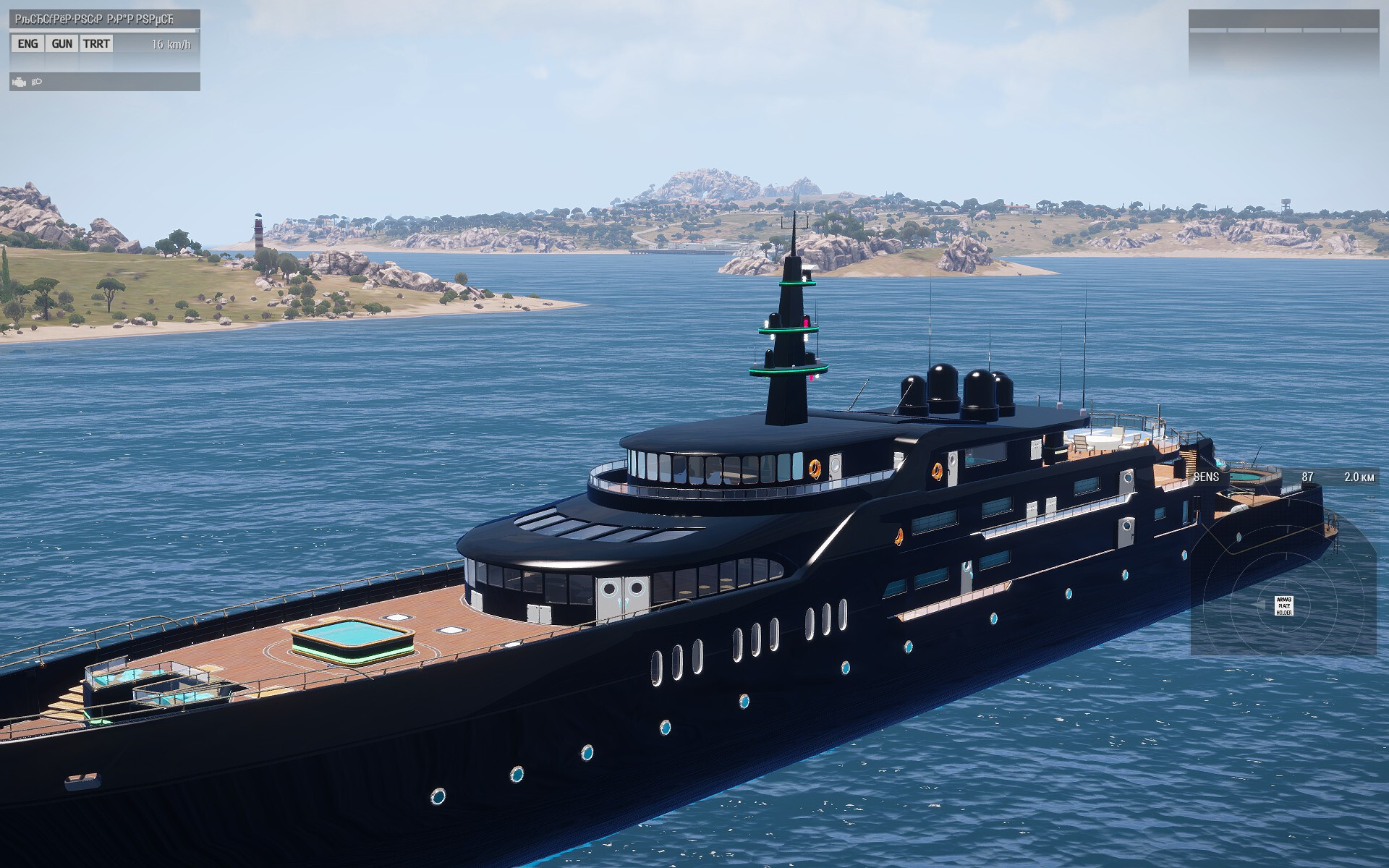Screen dimensions: 1389x868
Task: Toggle the headlights icon in the vehicle panel
Action: click(x=37, y=82)
